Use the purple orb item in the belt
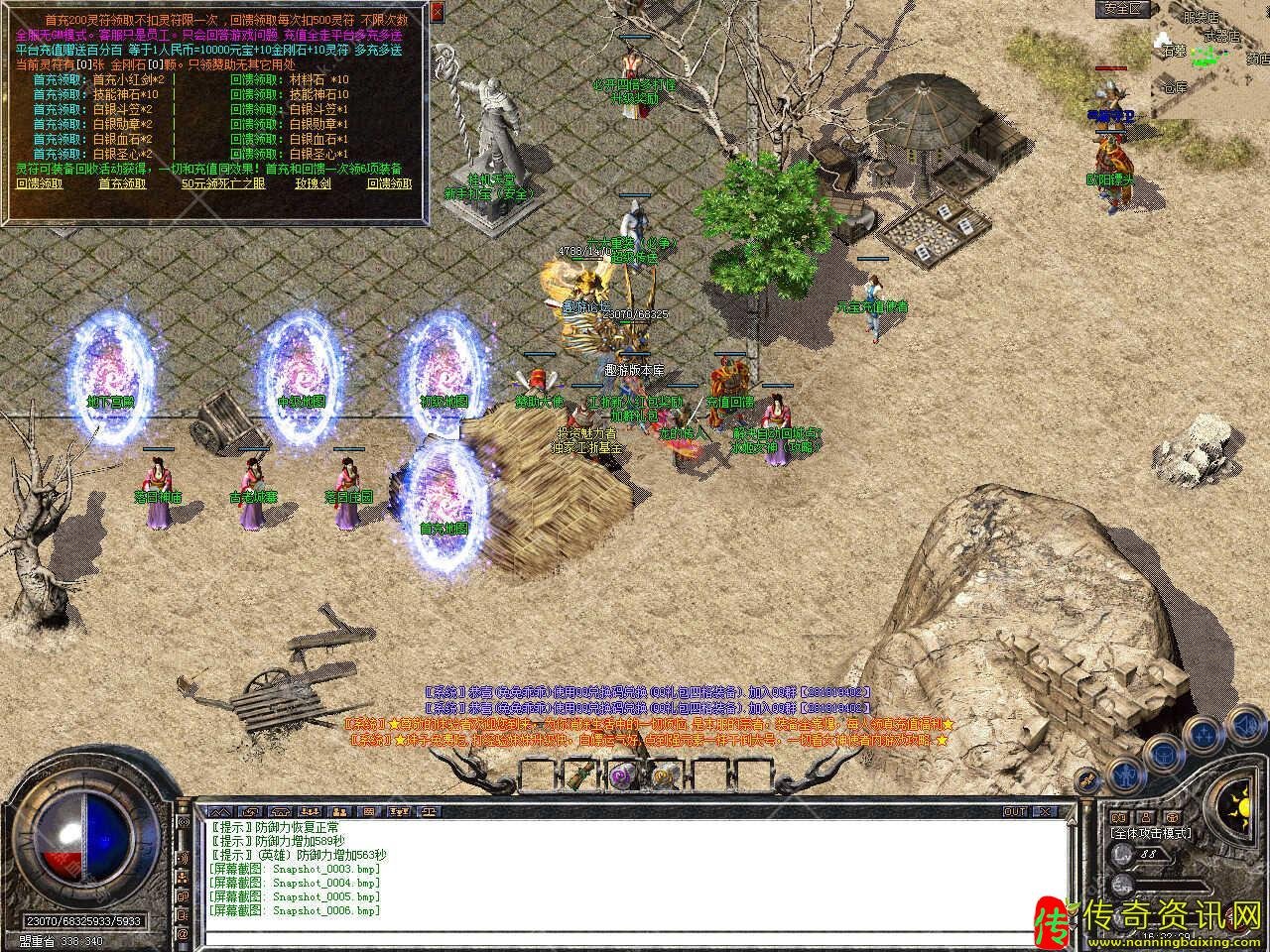Screen dimensions: 1270x952 point(621,776)
